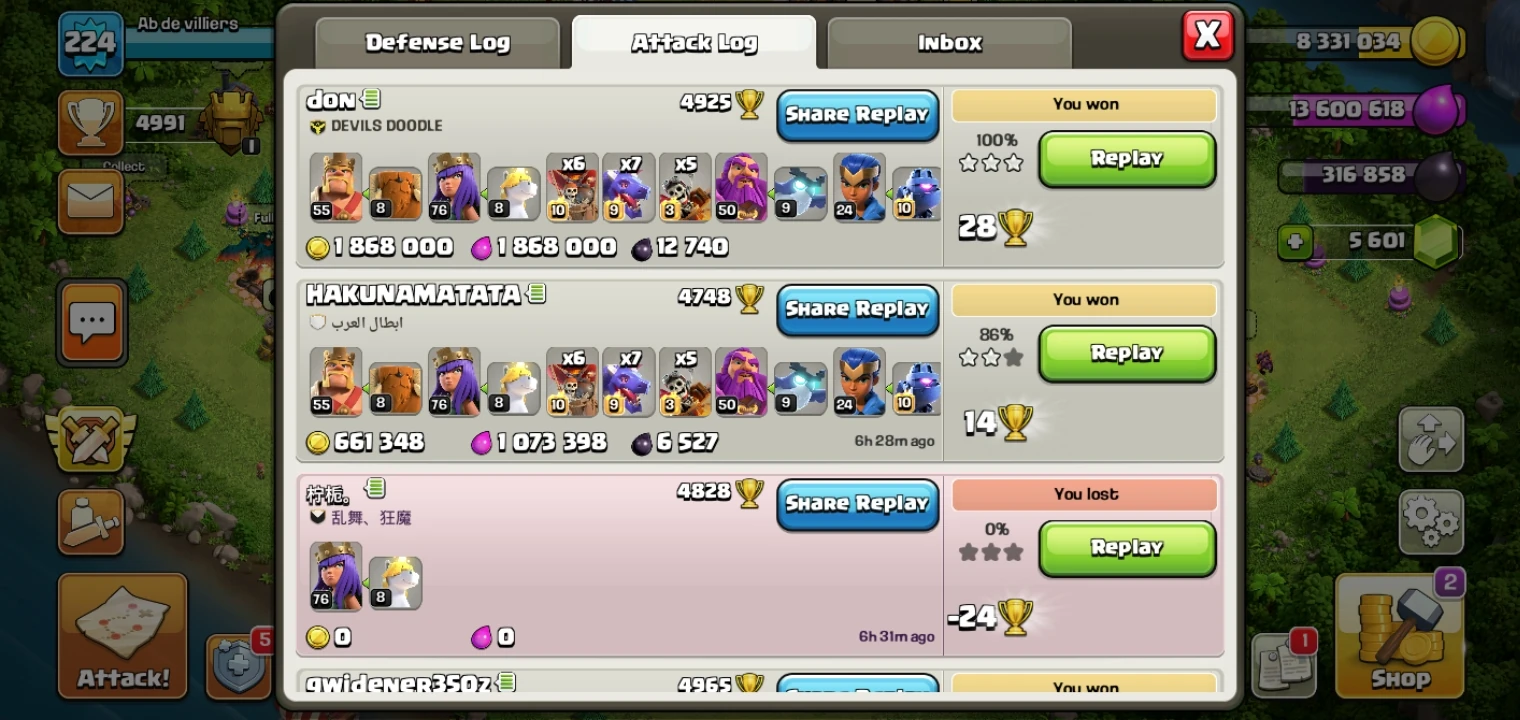Select the Barbarian King icon in don's attack
The height and width of the screenshot is (720, 1520).
tap(336, 188)
